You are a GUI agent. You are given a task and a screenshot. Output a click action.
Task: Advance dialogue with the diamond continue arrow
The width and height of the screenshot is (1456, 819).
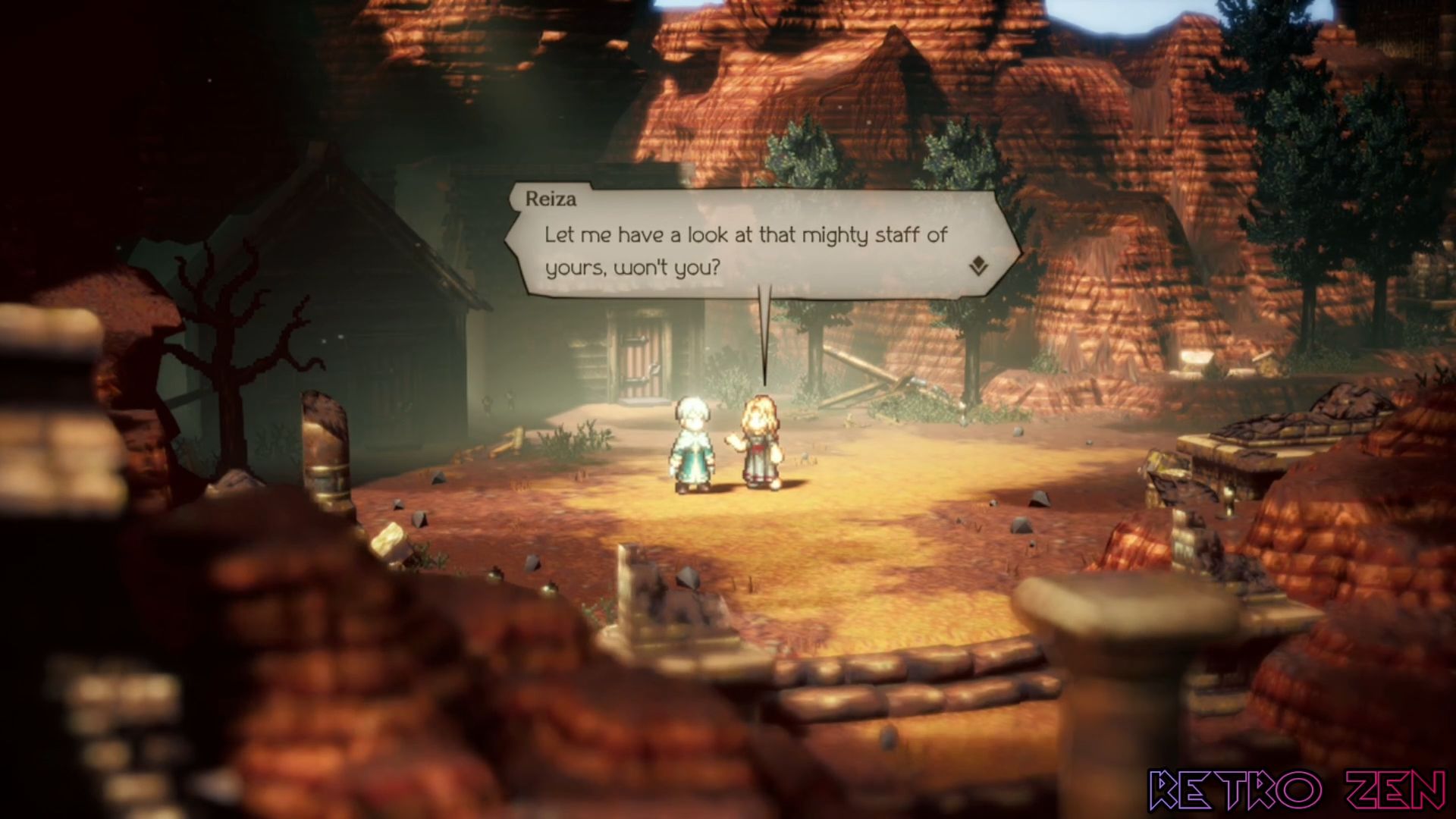coord(978,266)
